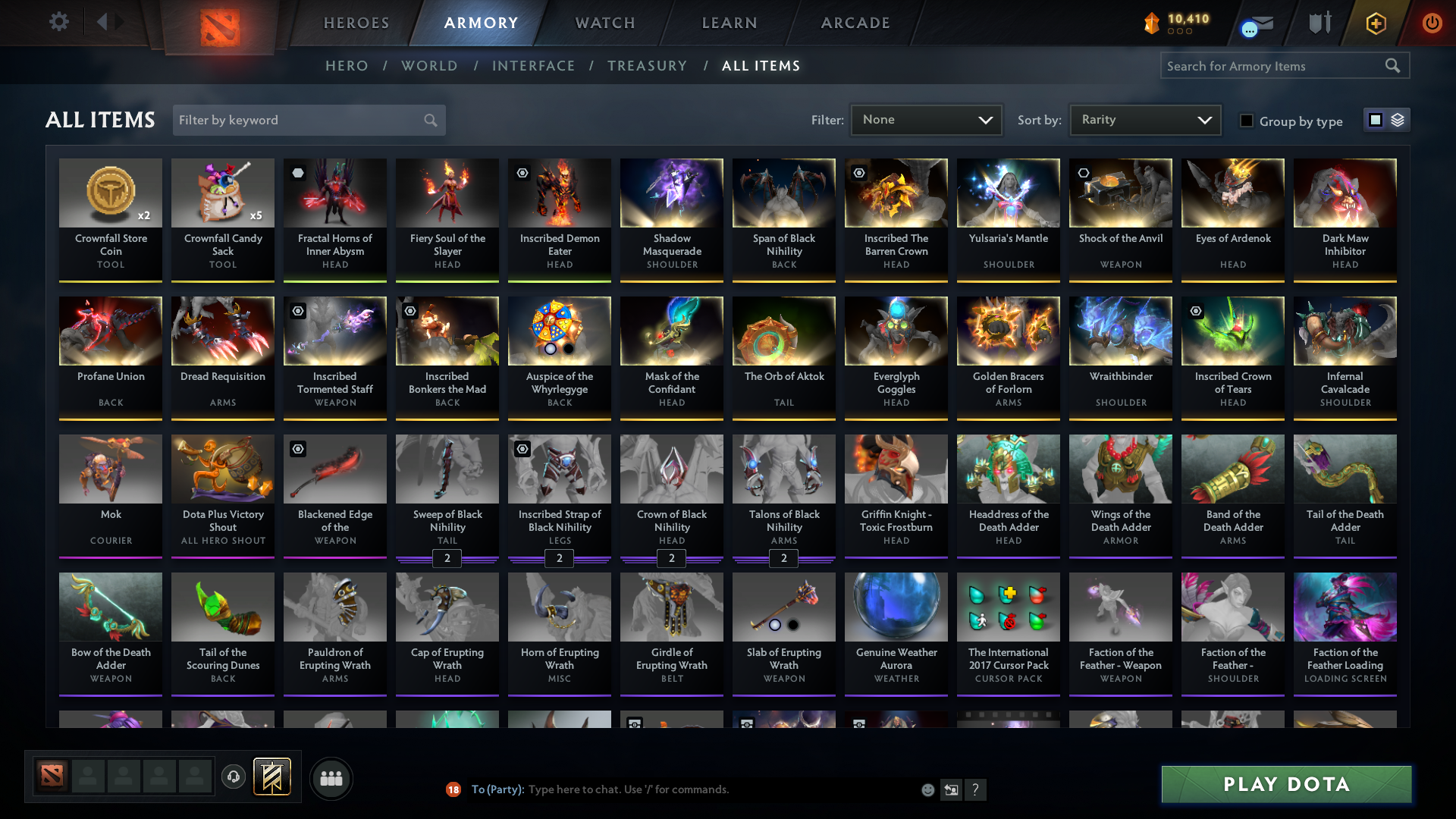This screenshot has height=819, width=1456.
Task: Open the emoji picker beside the chat box
Action: pyautogui.click(x=927, y=789)
